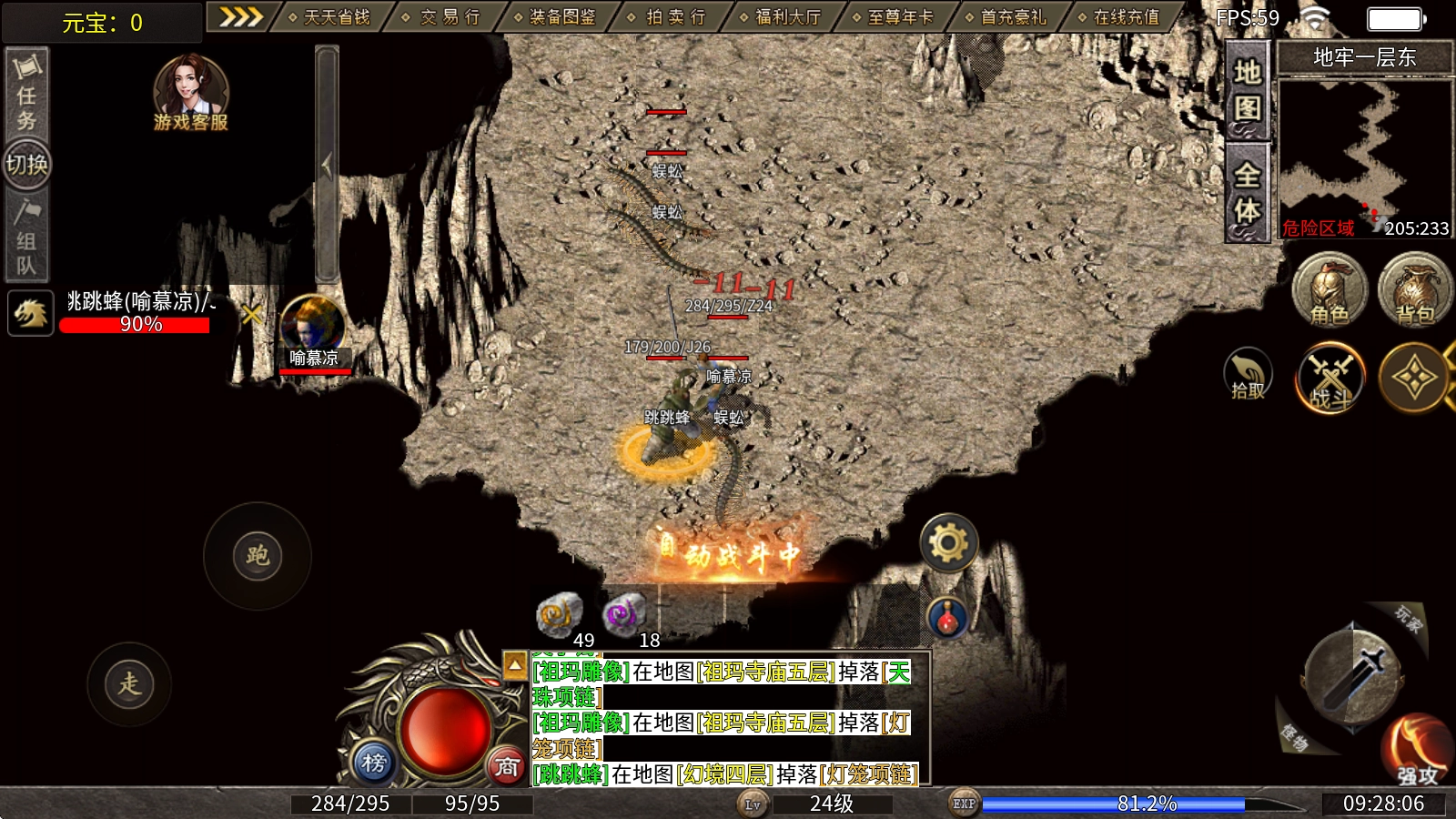Screen dimensions: 1456x819
Task: Open the 角色 character sheet
Action: click(x=1330, y=291)
